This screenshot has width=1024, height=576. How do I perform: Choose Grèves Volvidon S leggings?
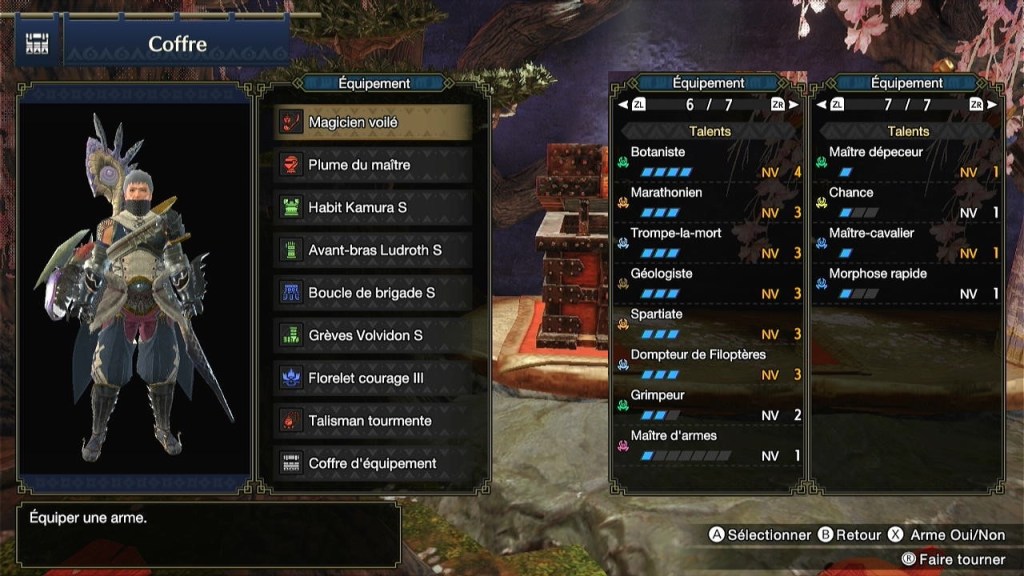(372, 336)
